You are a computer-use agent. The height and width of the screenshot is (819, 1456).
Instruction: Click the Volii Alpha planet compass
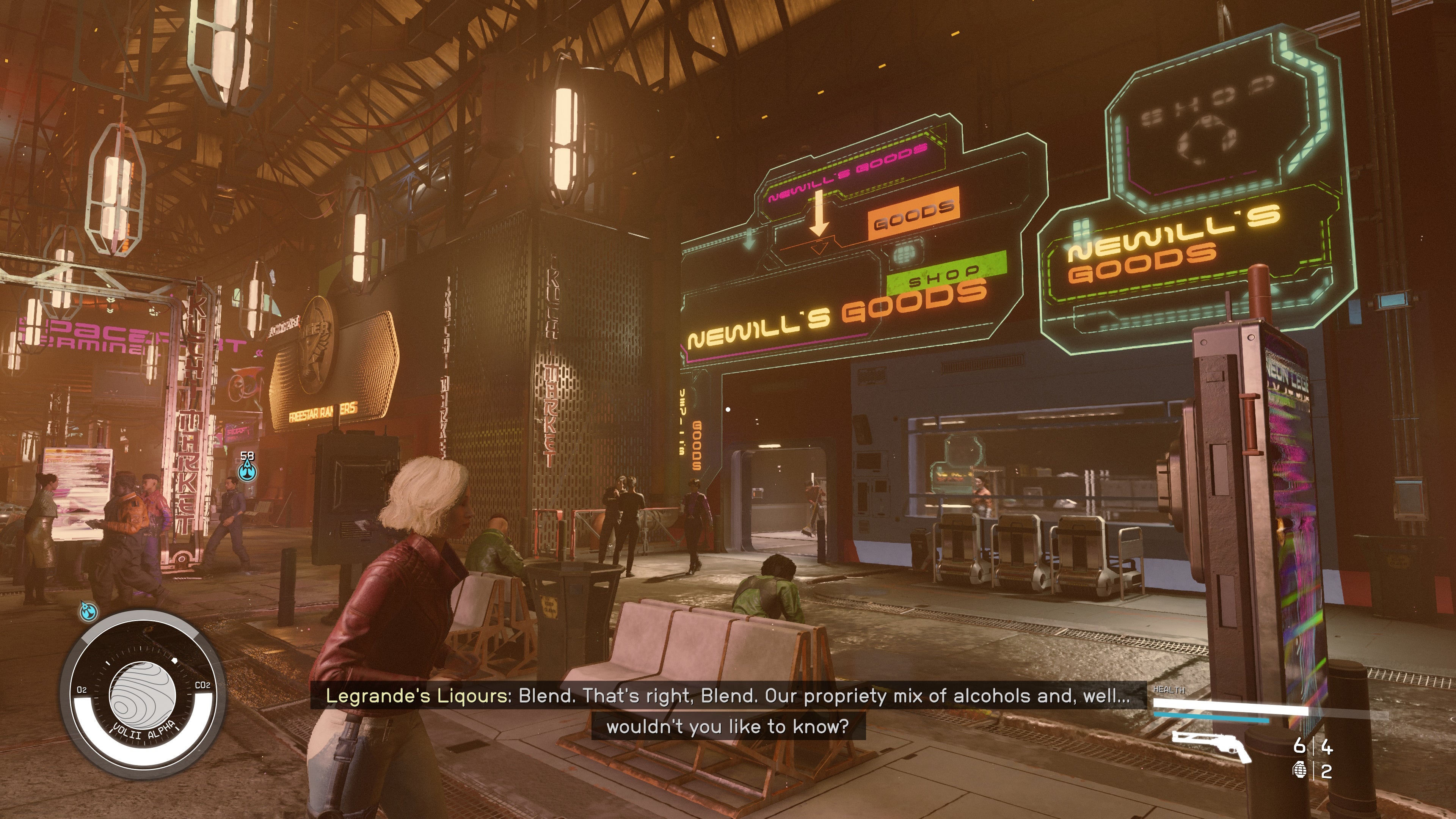click(143, 694)
